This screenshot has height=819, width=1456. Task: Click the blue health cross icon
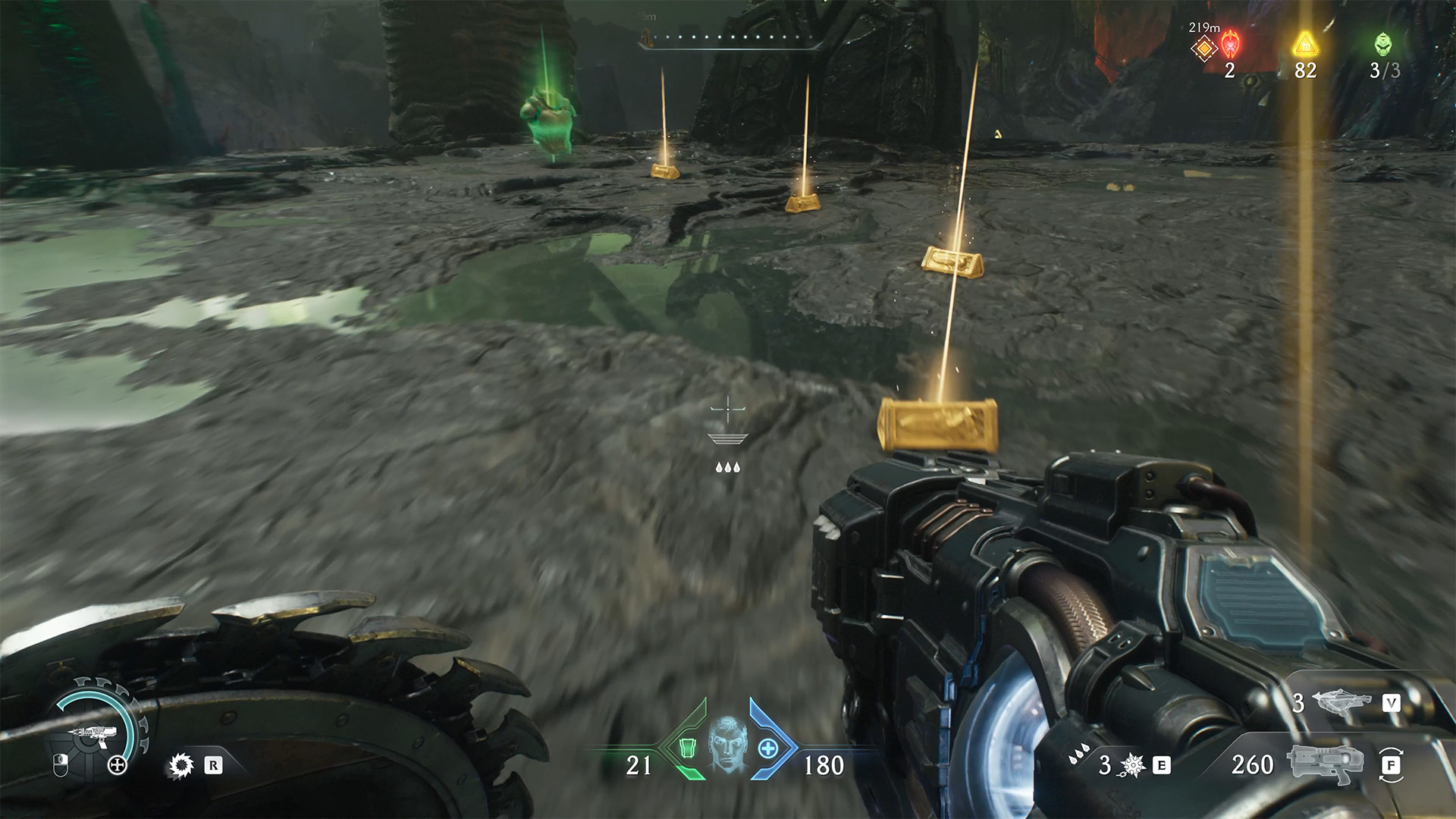[768, 748]
